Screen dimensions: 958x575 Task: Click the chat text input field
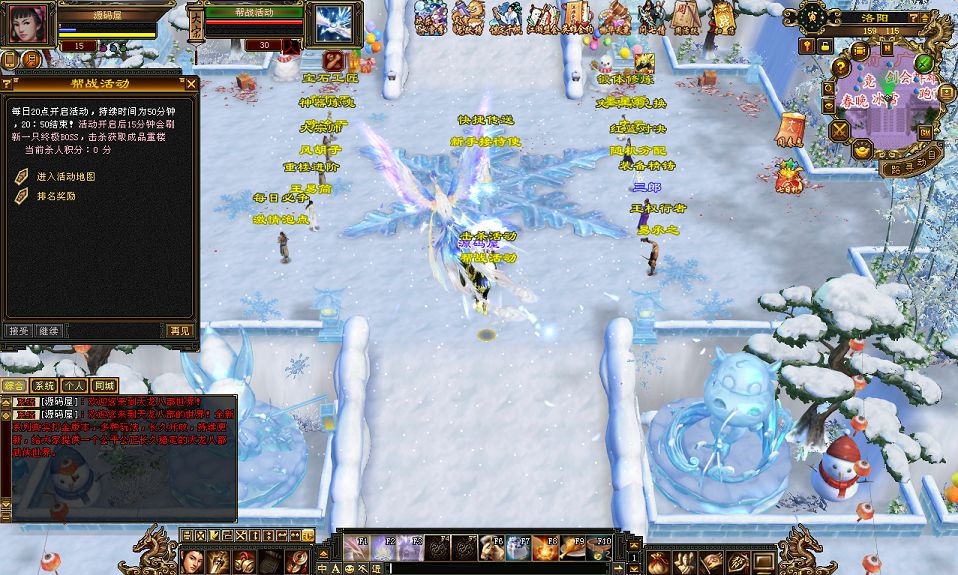coord(500,569)
